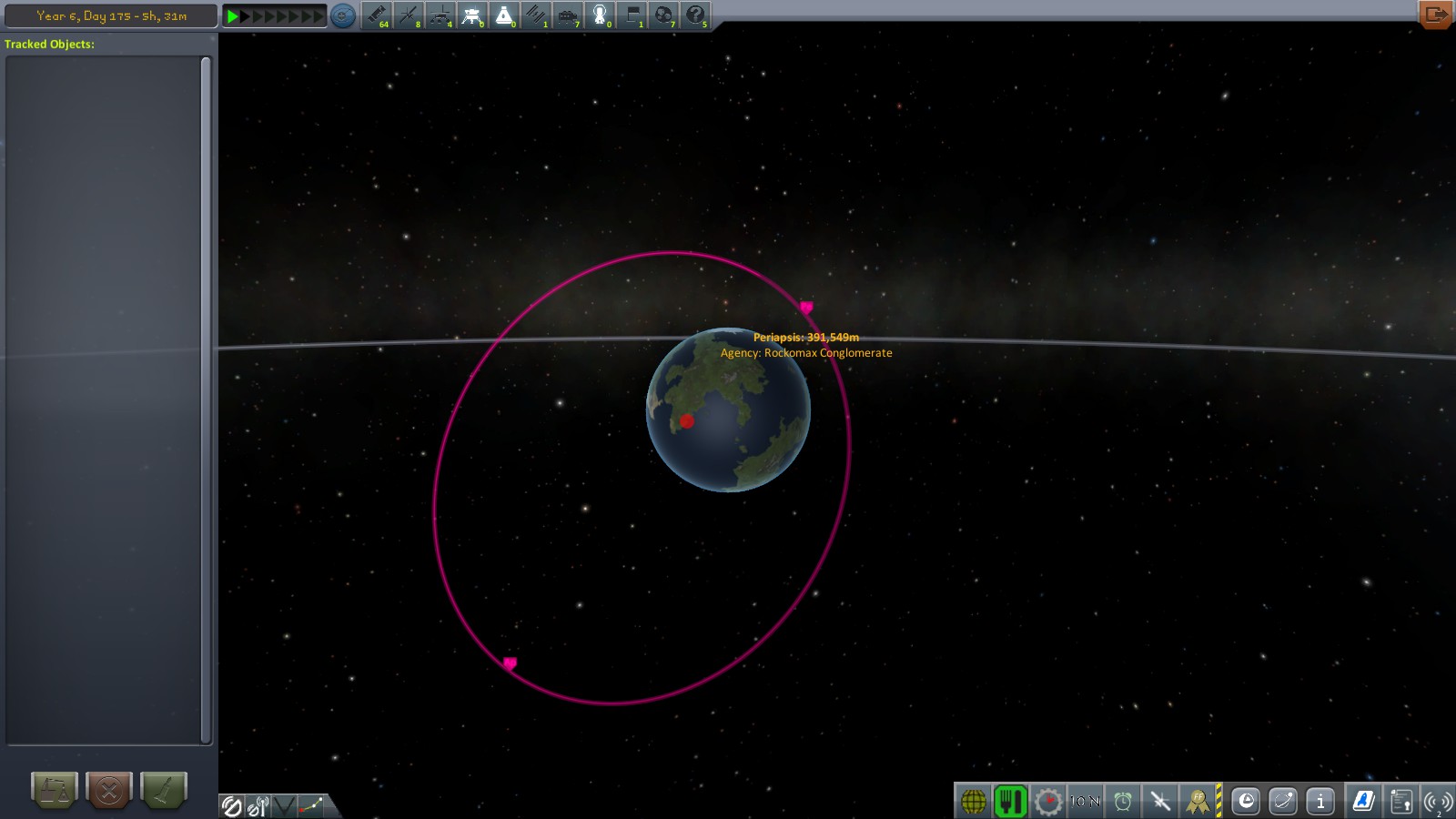This screenshot has width=1456, height=819.
Task: Toggle the debris filter showing 64
Action: tap(377, 15)
